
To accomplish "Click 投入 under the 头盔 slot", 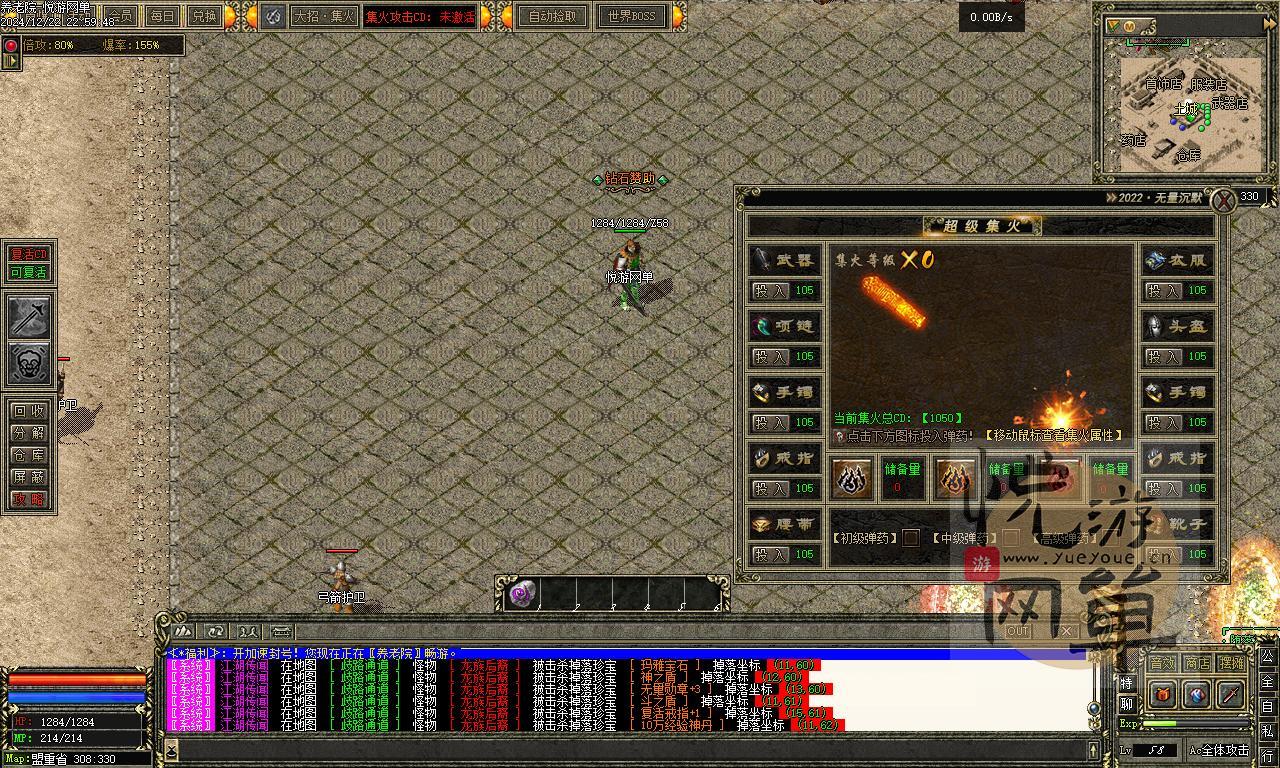I will (x=1164, y=357).
